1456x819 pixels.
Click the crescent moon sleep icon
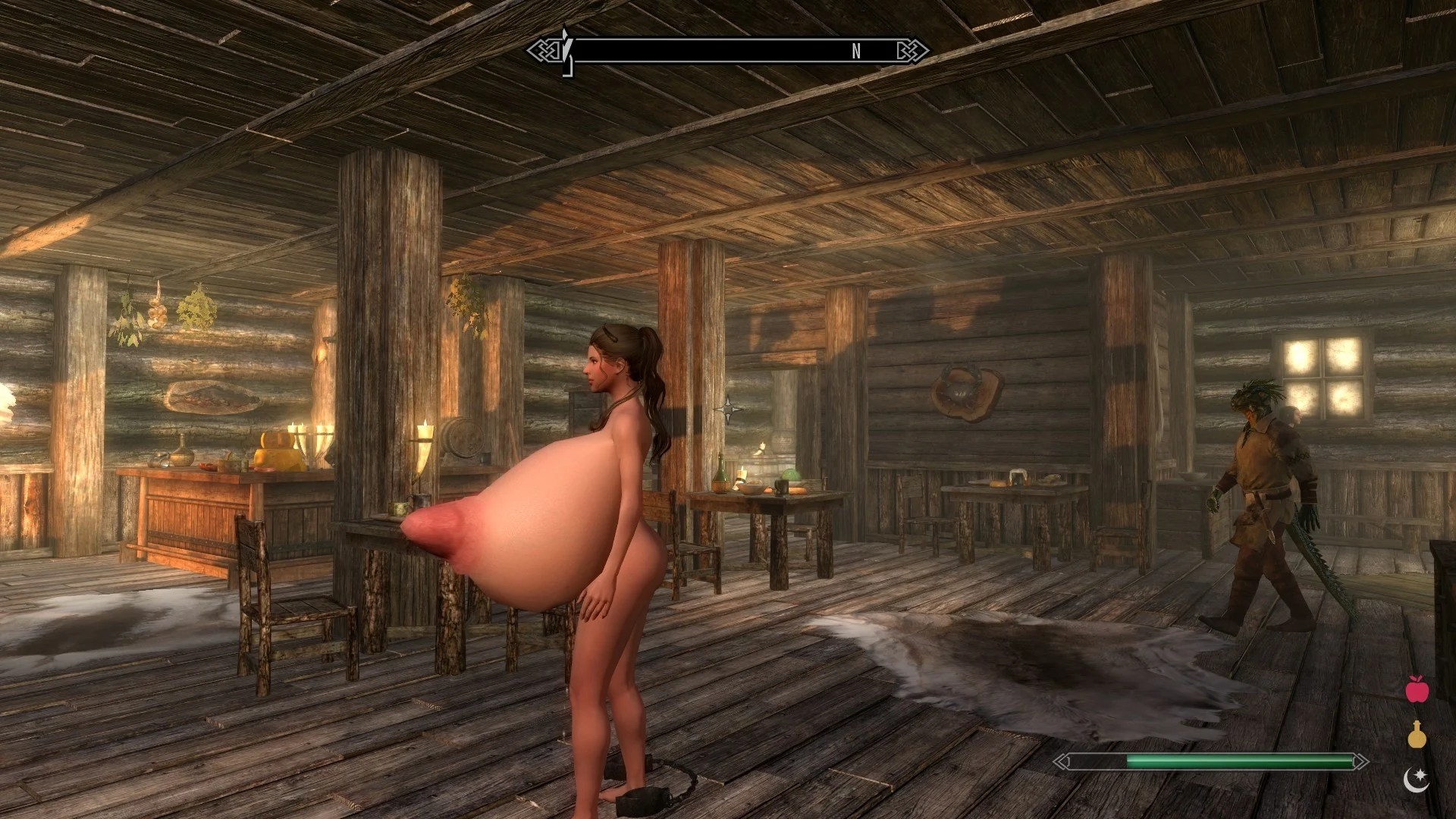pos(1416,780)
